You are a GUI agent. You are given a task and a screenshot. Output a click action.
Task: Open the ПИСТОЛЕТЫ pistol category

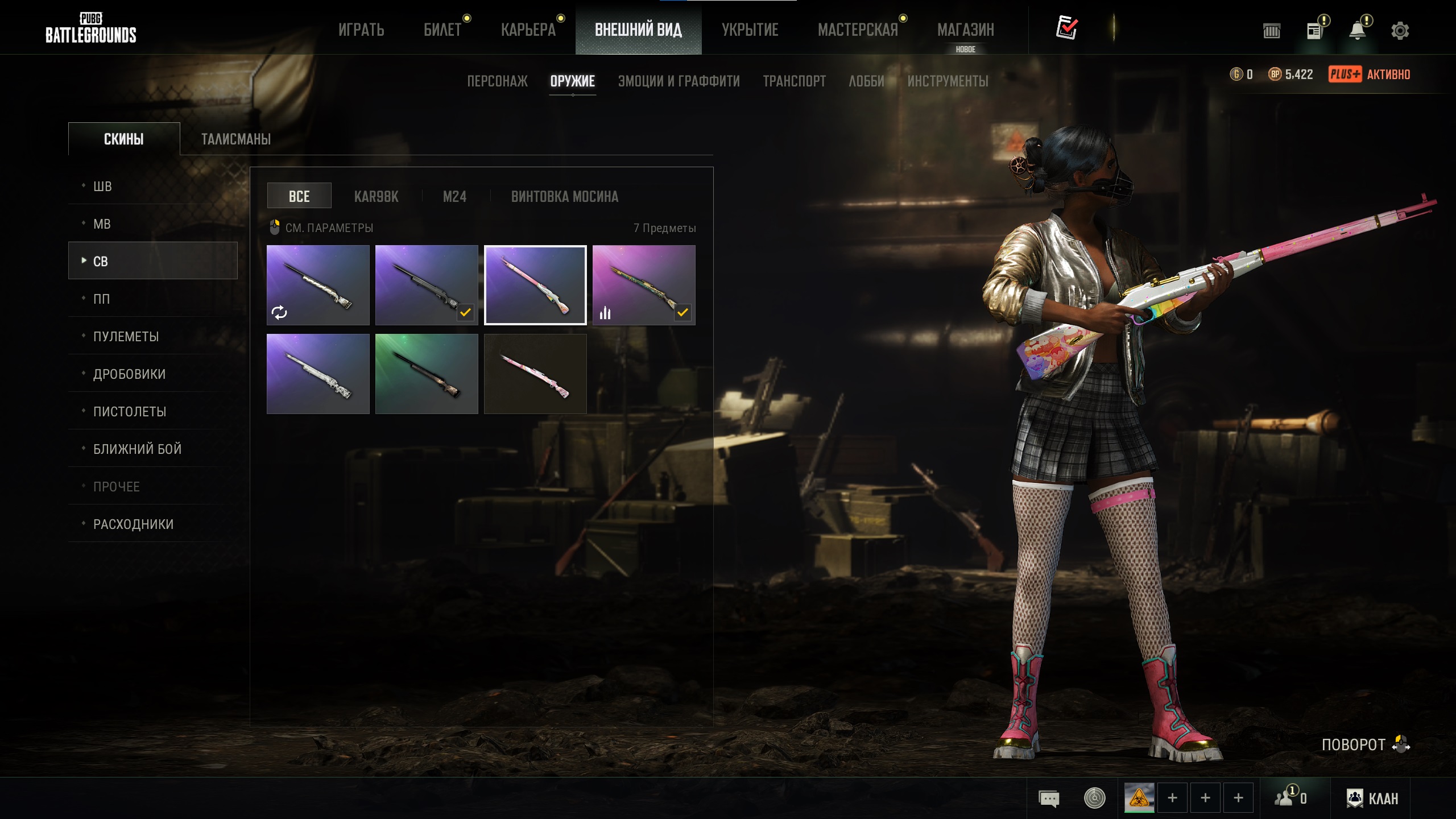(x=130, y=412)
